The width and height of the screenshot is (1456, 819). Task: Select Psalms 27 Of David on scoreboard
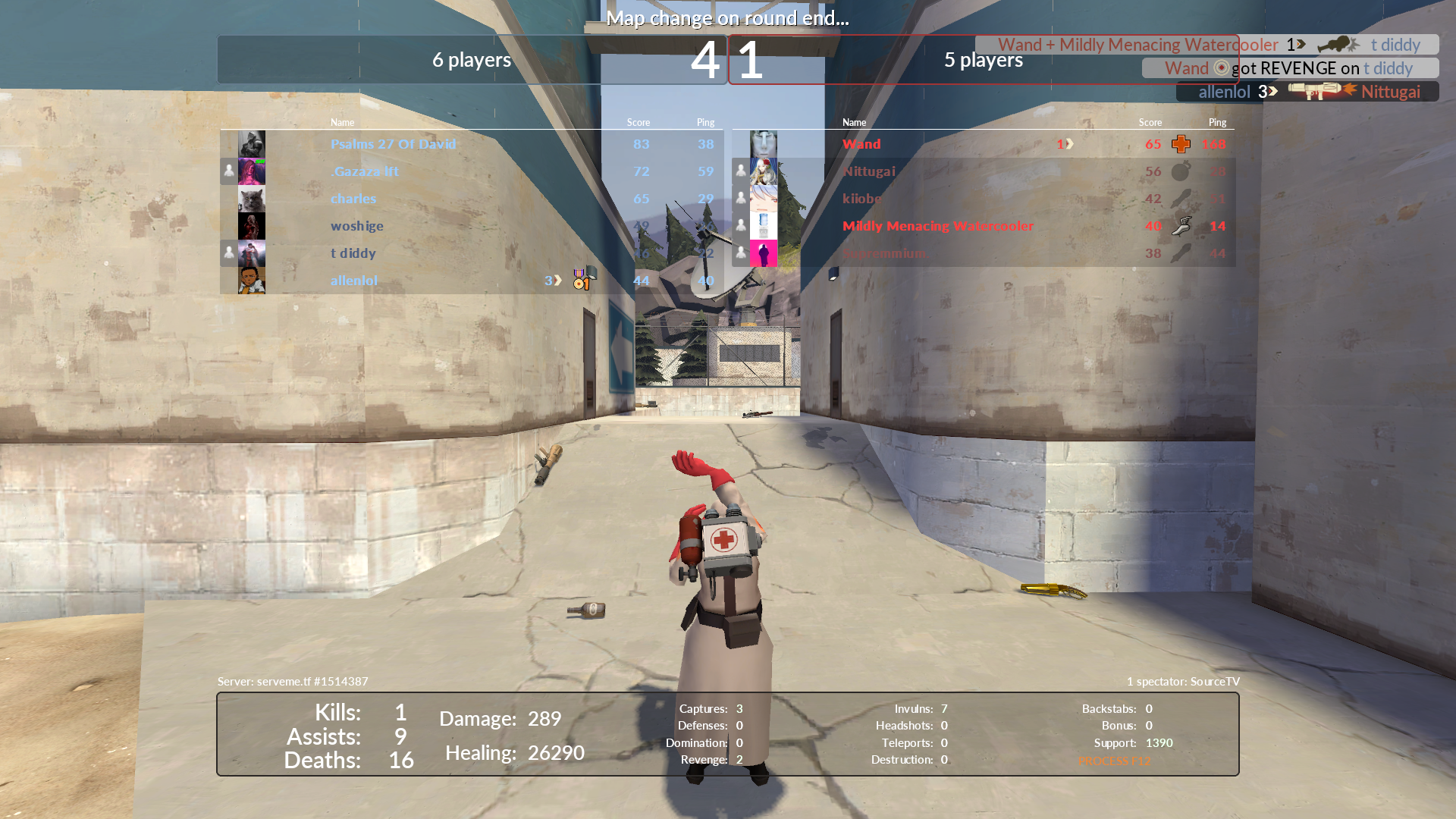(x=393, y=144)
